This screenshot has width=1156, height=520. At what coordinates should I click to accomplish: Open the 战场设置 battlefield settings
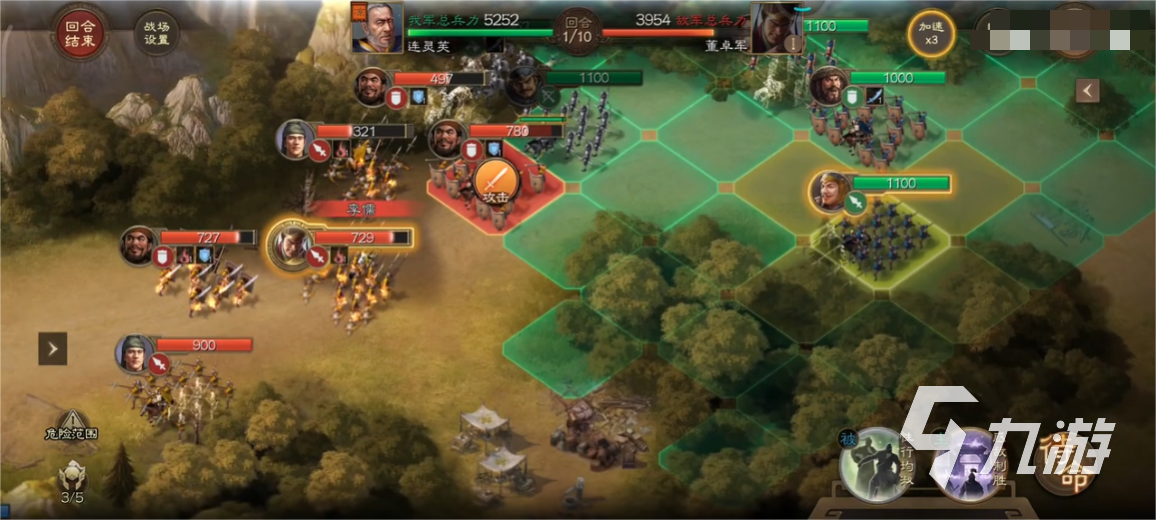(156, 33)
